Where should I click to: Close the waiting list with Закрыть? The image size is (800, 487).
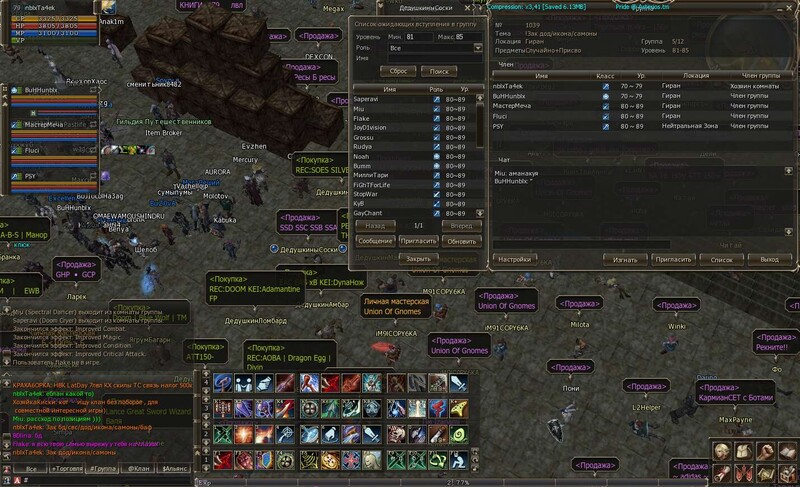(x=419, y=258)
